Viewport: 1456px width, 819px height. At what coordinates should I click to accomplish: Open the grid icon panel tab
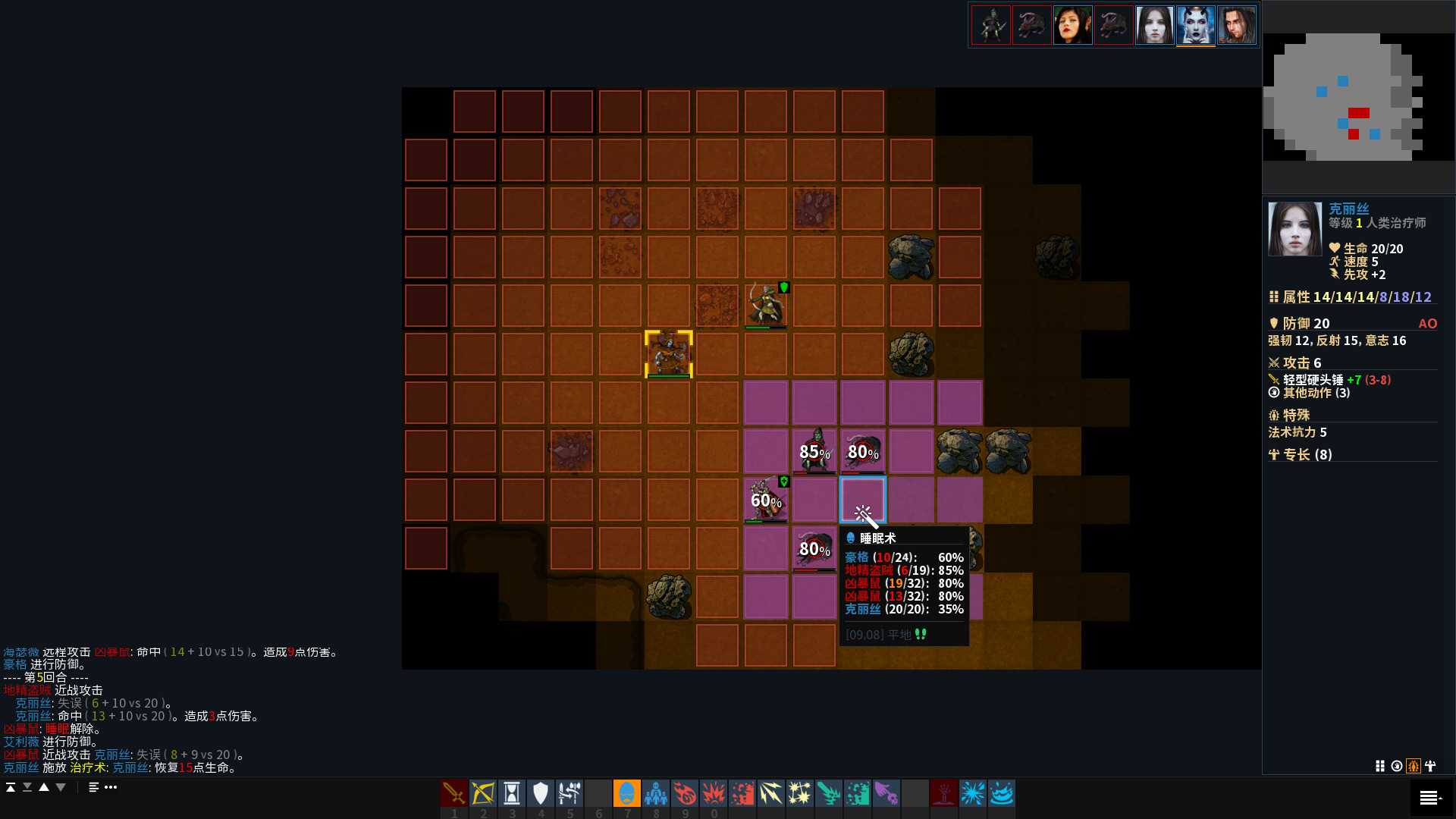1380,766
